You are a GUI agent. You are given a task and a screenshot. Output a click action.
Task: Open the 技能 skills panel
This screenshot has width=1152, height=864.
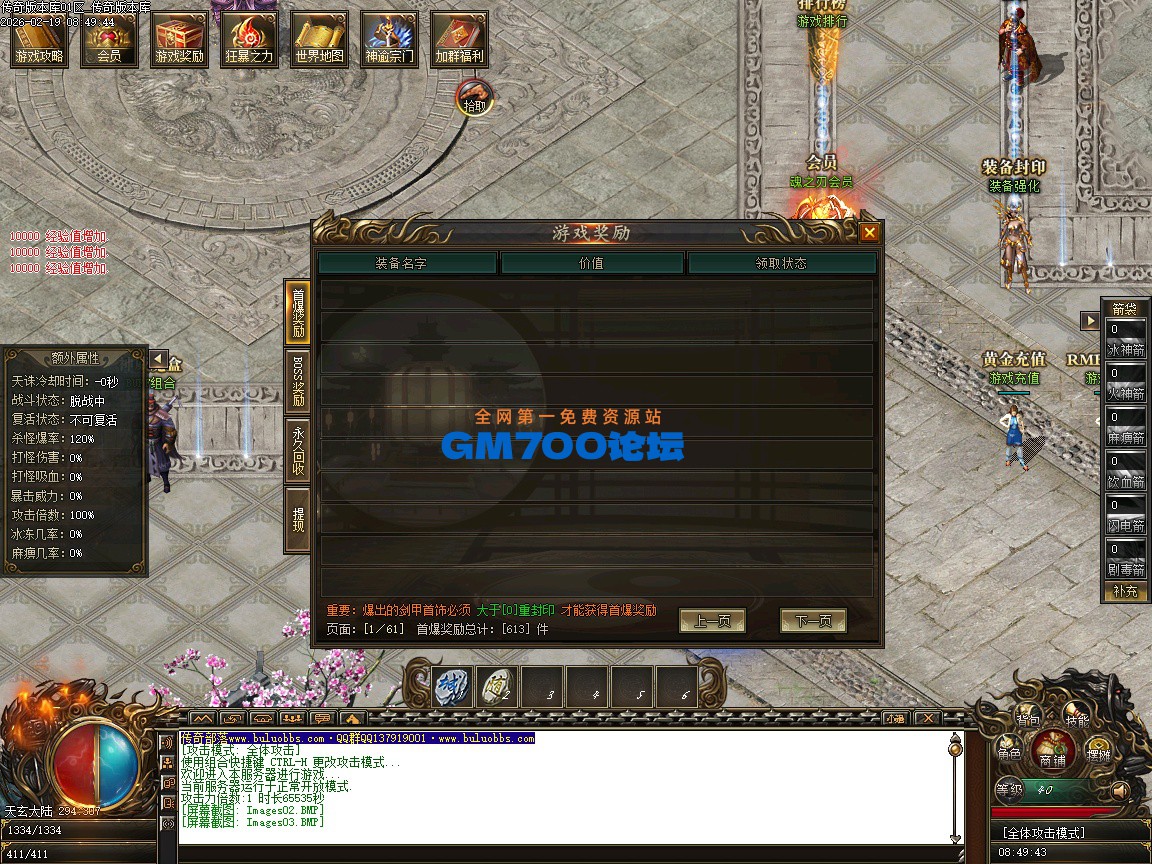point(1077,716)
